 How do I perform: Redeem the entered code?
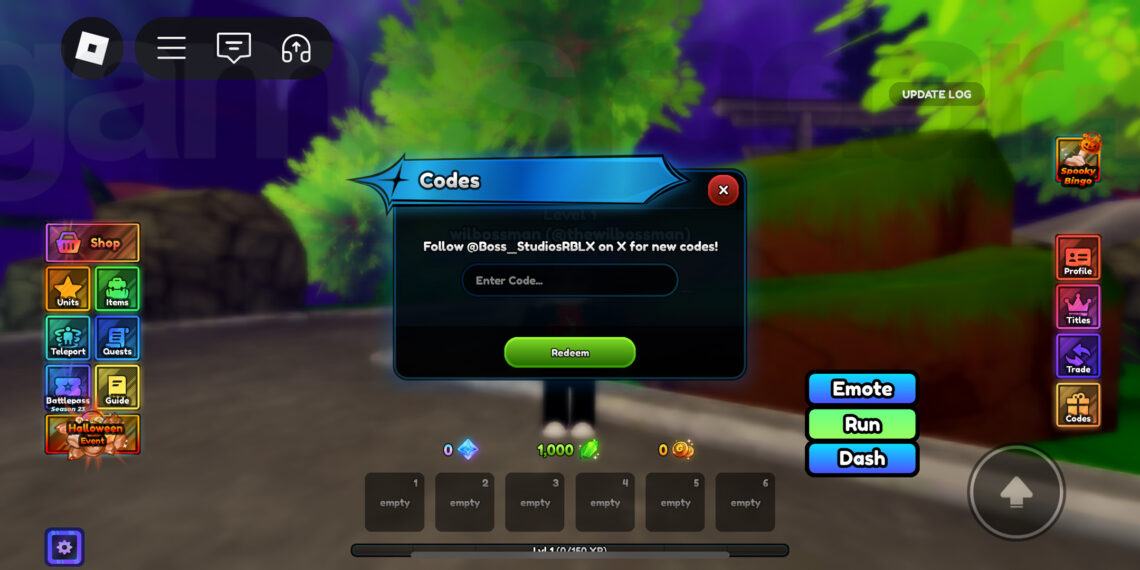pos(570,352)
